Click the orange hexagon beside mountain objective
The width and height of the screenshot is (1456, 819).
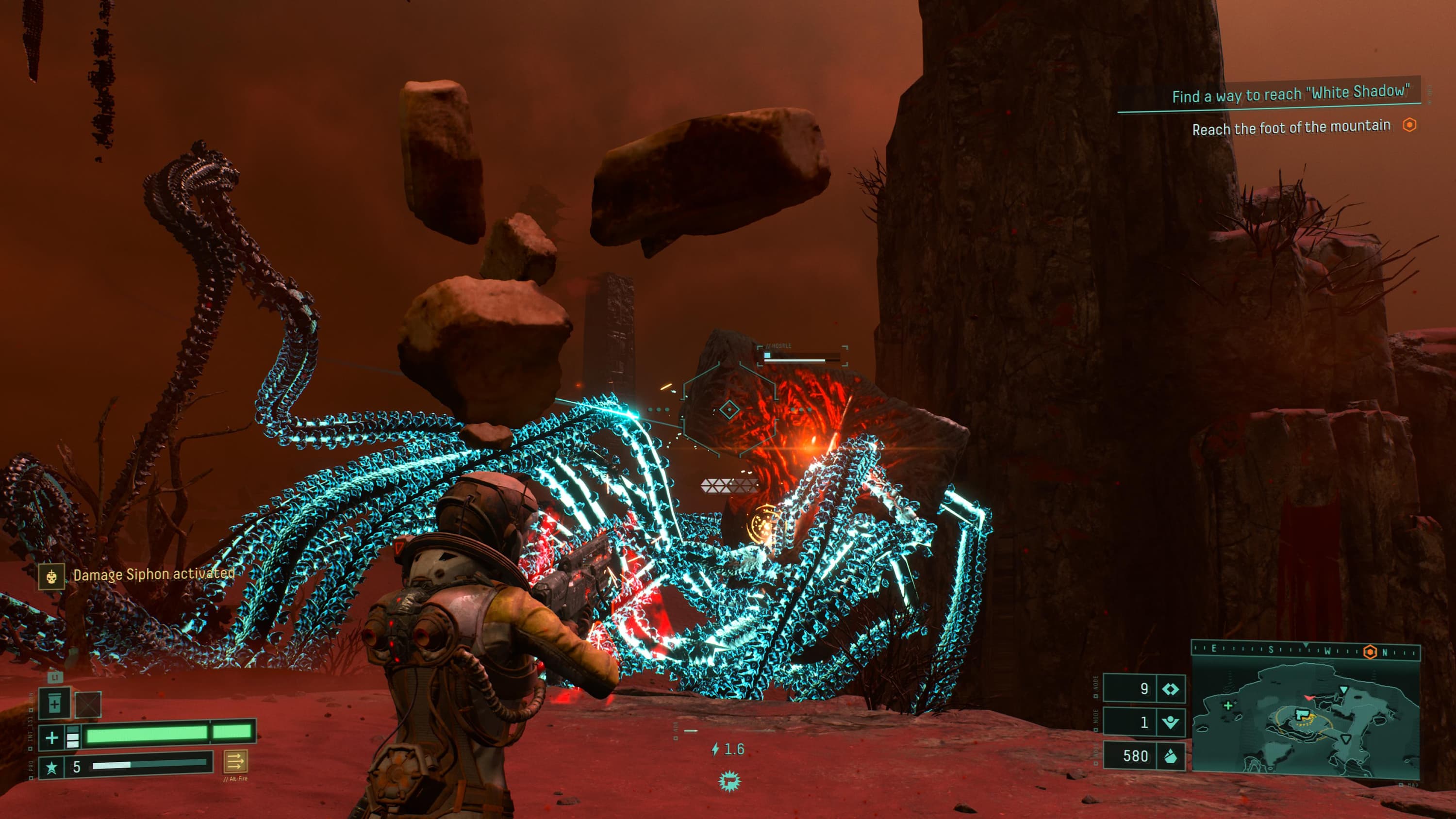[1410, 125]
